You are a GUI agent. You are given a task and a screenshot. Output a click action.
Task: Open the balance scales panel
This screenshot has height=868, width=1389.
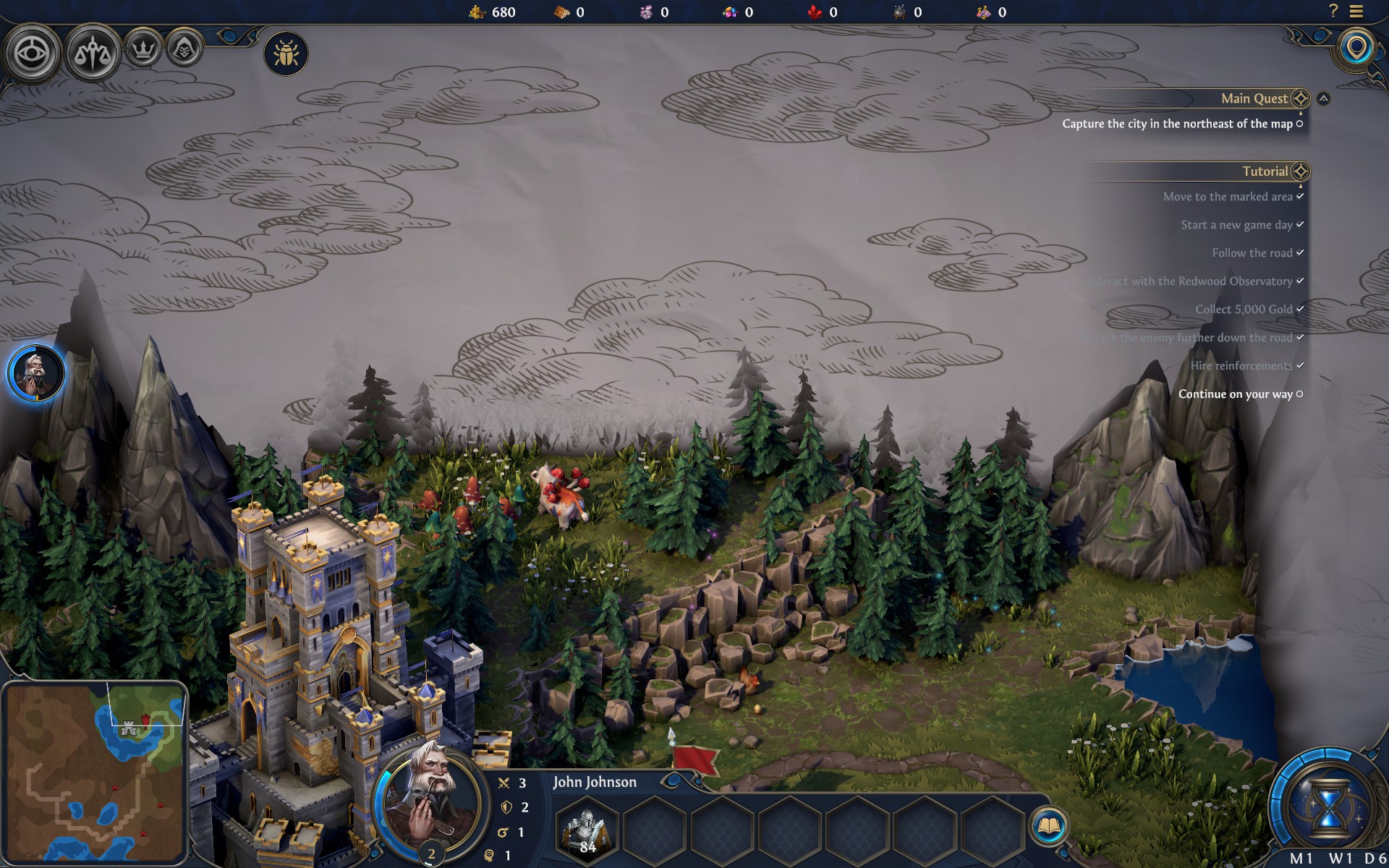click(93, 54)
